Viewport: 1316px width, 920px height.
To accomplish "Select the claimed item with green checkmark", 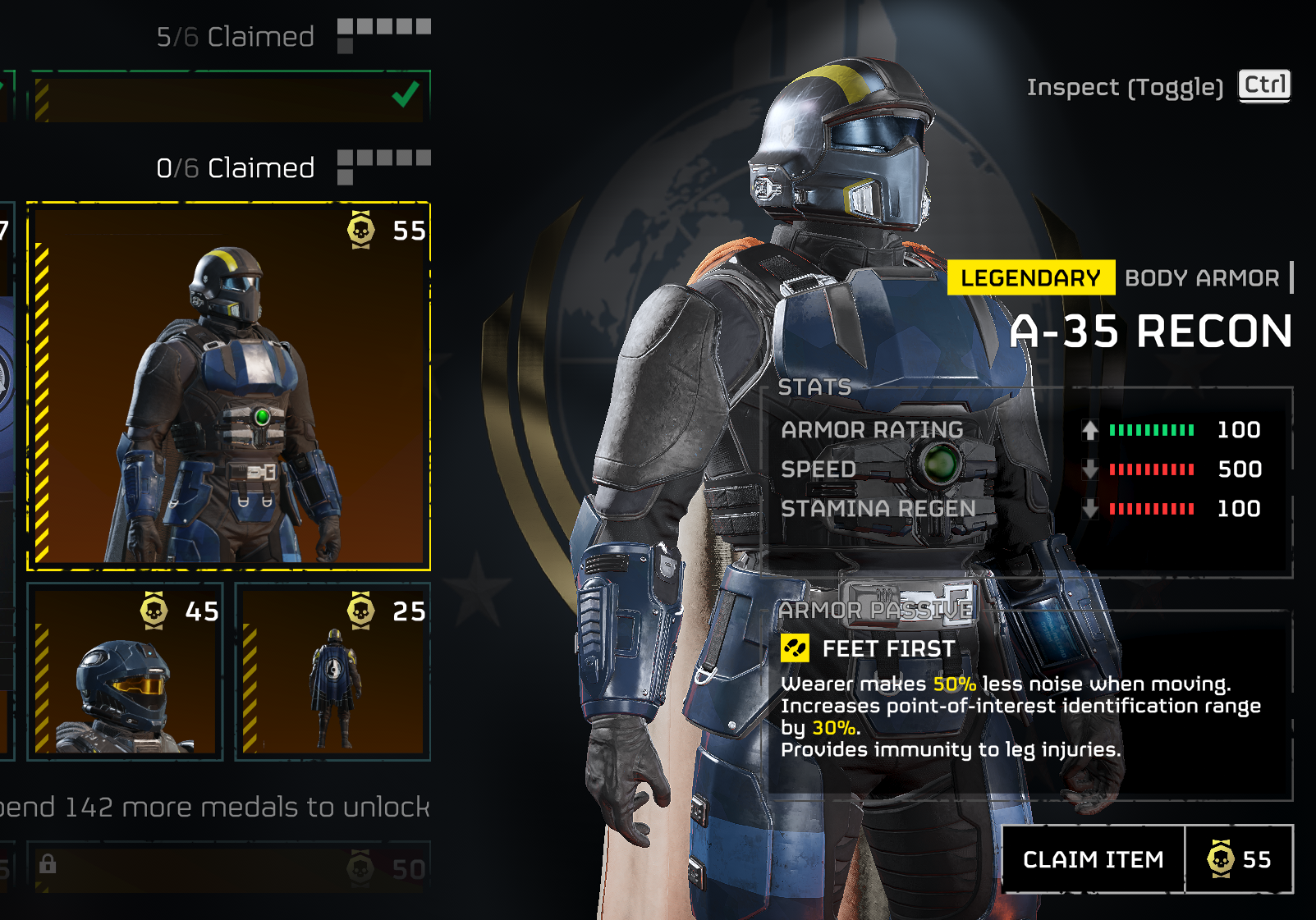I will [x=229, y=97].
